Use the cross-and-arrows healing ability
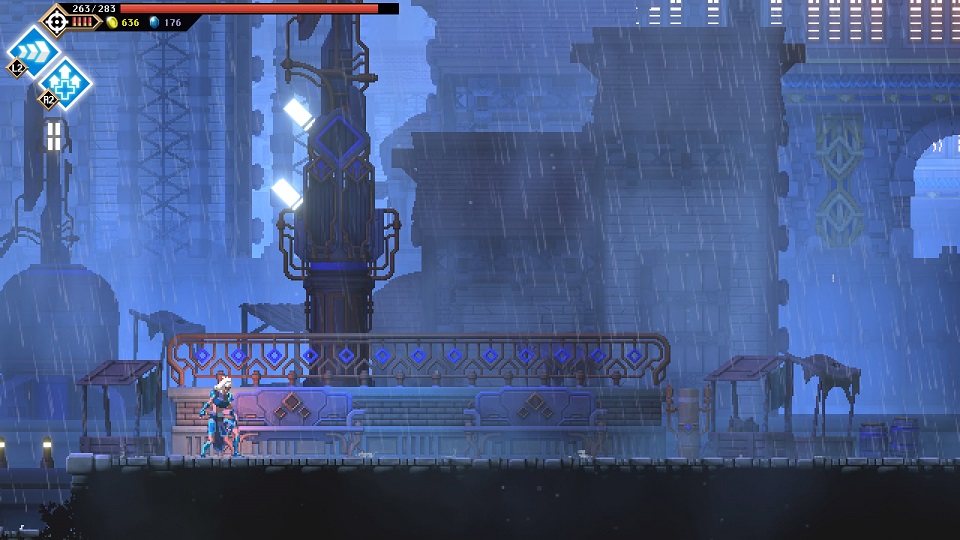 pyautogui.click(x=65, y=80)
